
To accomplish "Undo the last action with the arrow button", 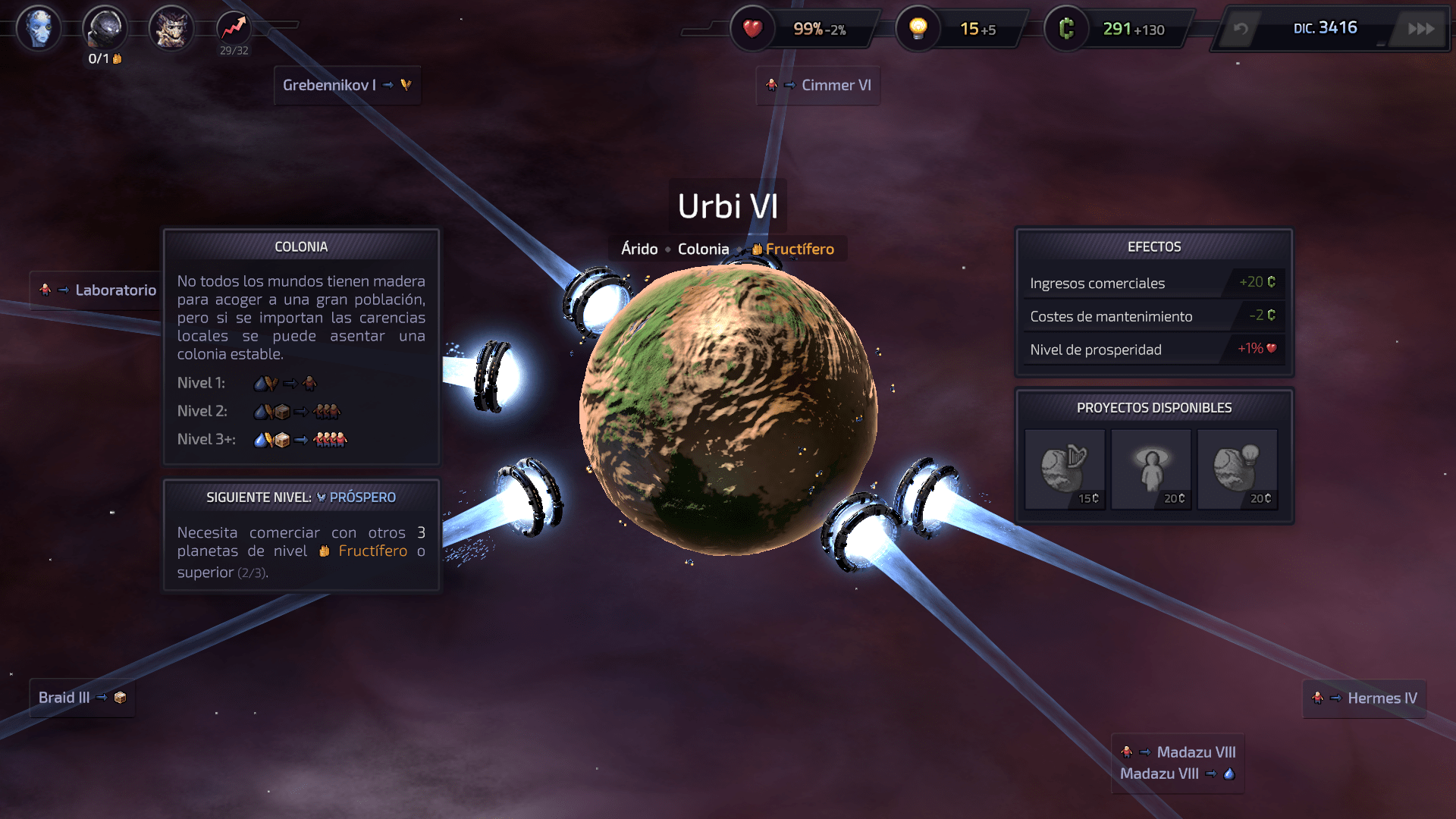I will pyautogui.click(x=1241, y=29).
